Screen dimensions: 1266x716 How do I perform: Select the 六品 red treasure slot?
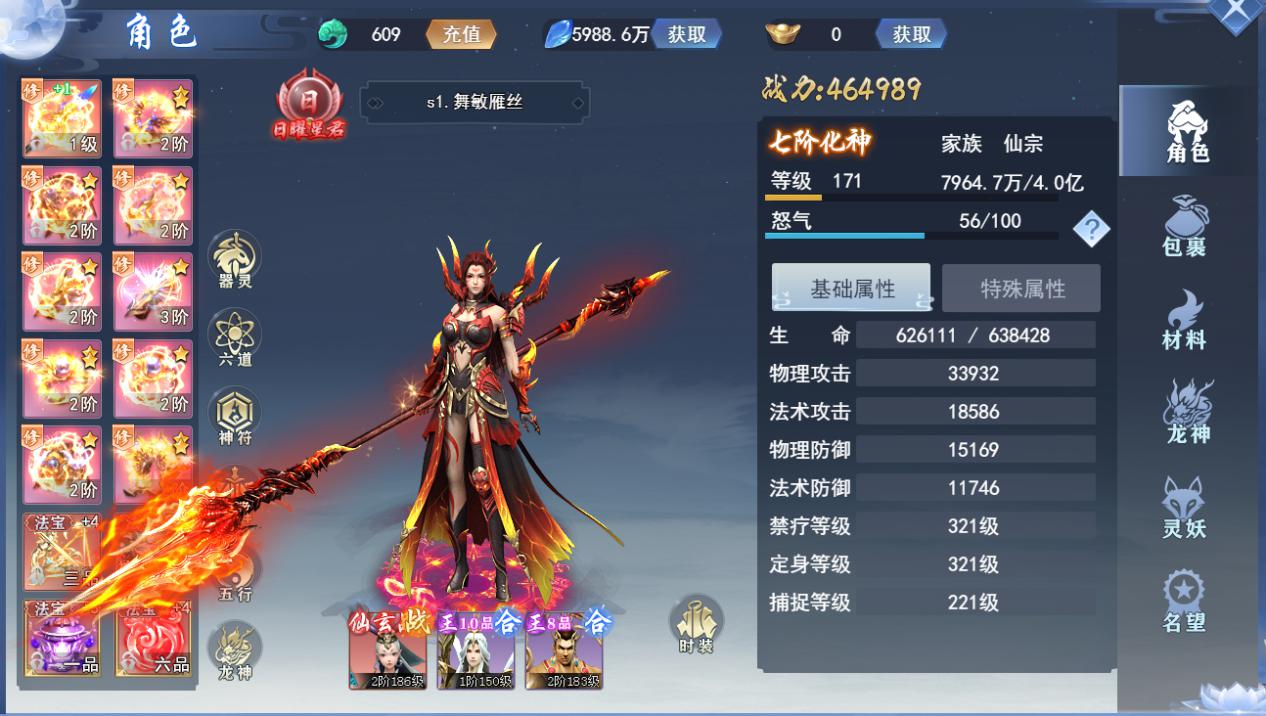click(x=154, y=640)
